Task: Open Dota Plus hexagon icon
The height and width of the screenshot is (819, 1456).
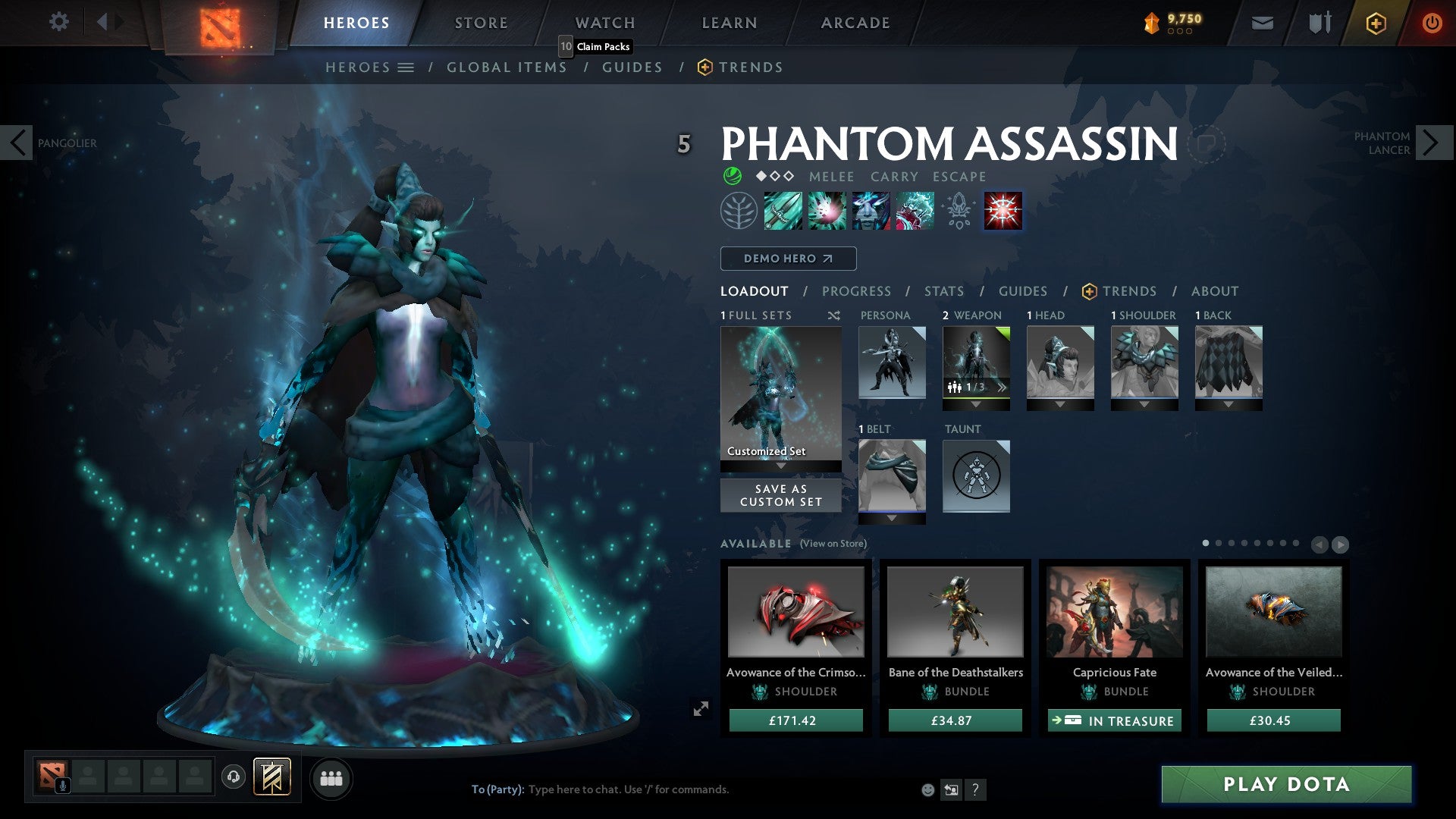Action: [1375, 23]
